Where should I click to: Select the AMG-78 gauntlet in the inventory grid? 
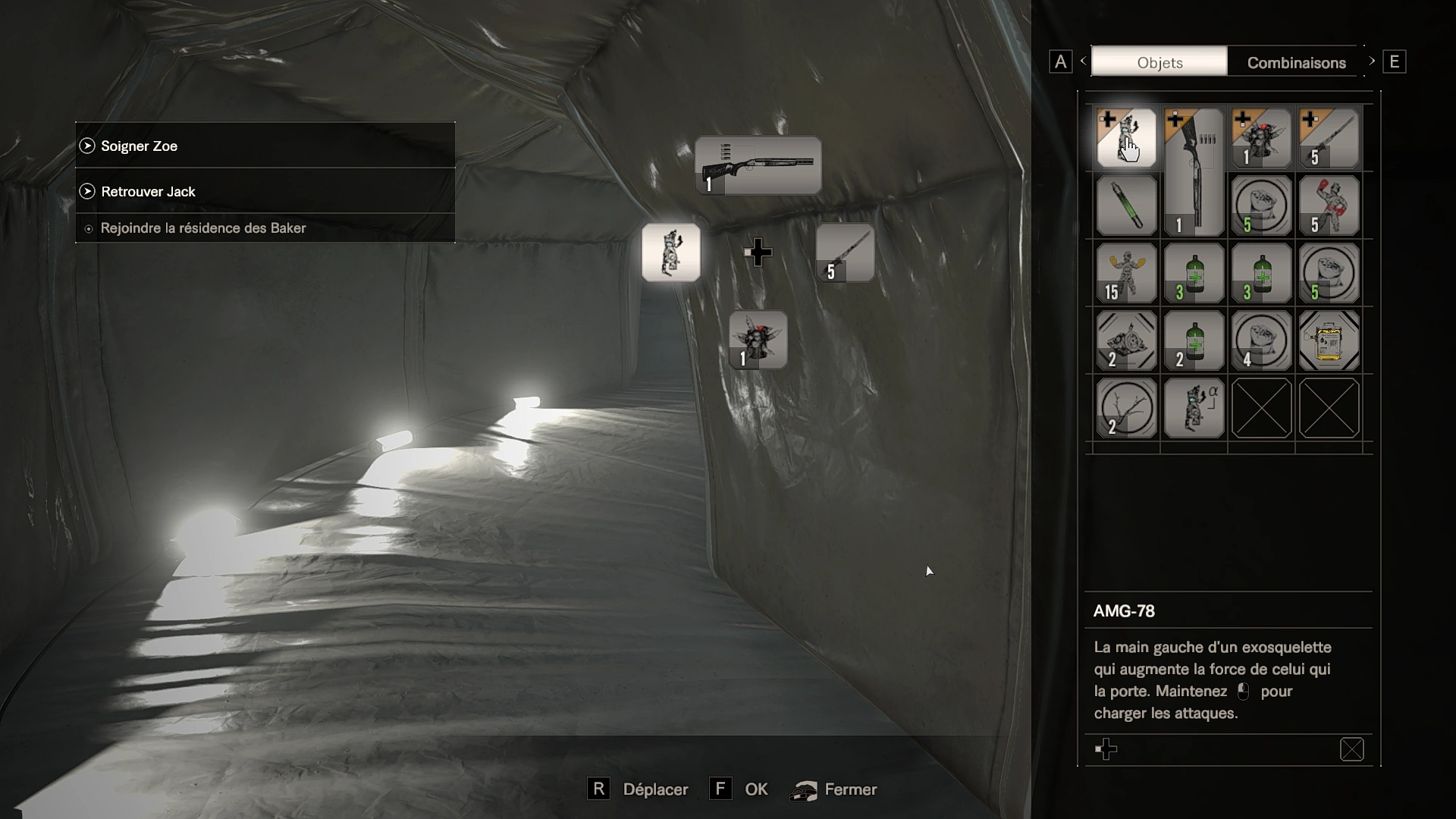(1126, 138)
